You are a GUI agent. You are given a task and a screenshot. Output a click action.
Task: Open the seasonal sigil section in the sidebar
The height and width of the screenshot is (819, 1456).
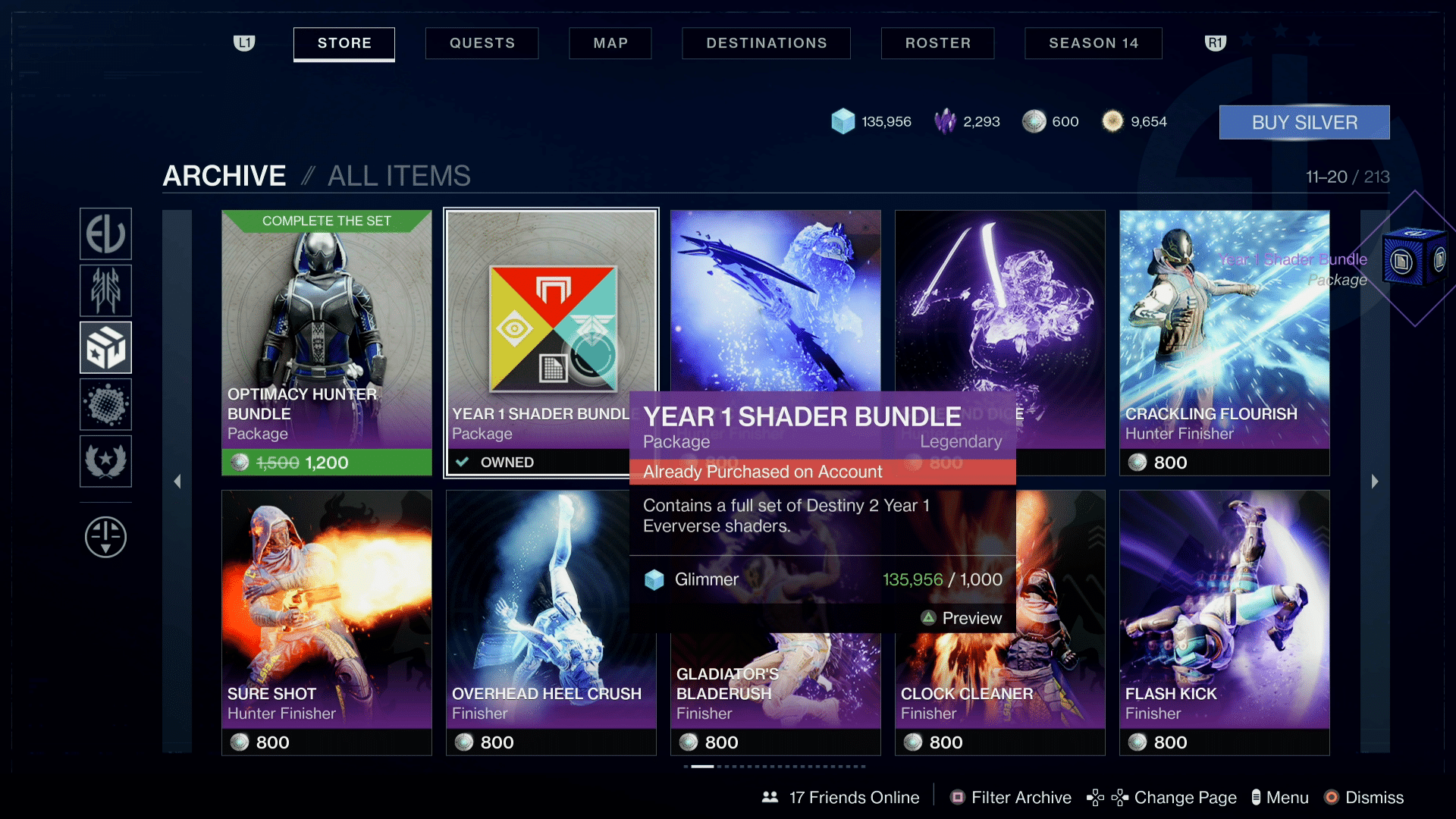105,290
